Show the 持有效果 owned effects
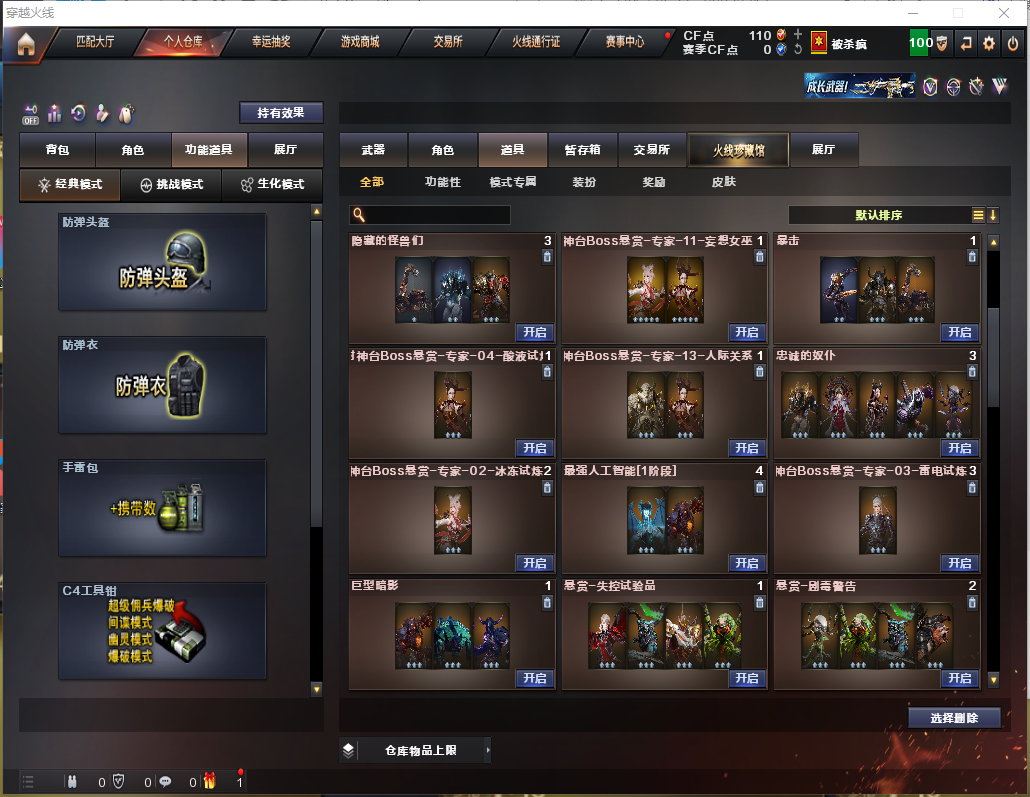1030x797 pixels. click(x=281, y=113)
